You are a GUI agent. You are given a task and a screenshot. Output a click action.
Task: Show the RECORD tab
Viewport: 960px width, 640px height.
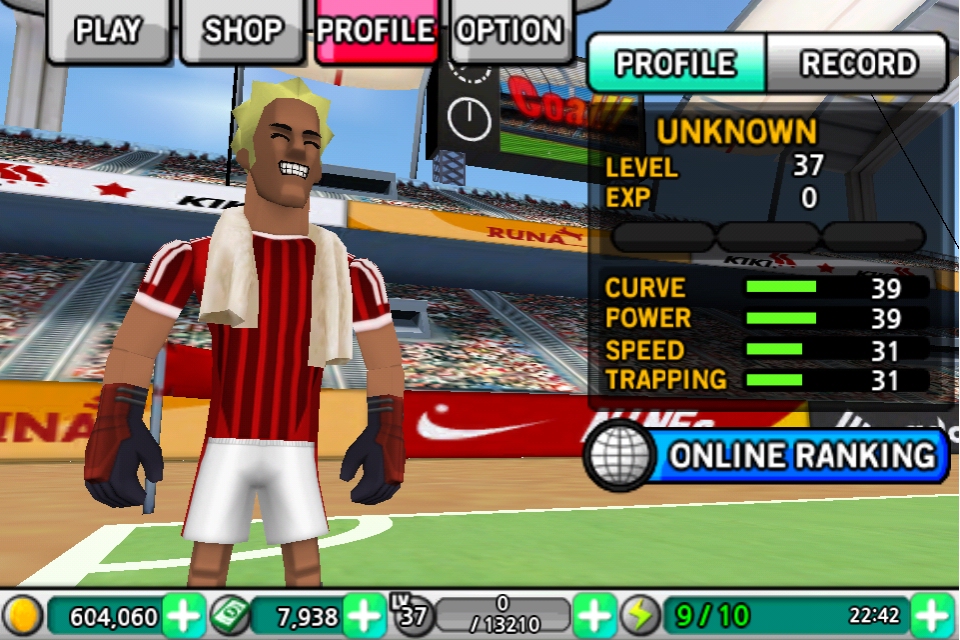(858, 64)
